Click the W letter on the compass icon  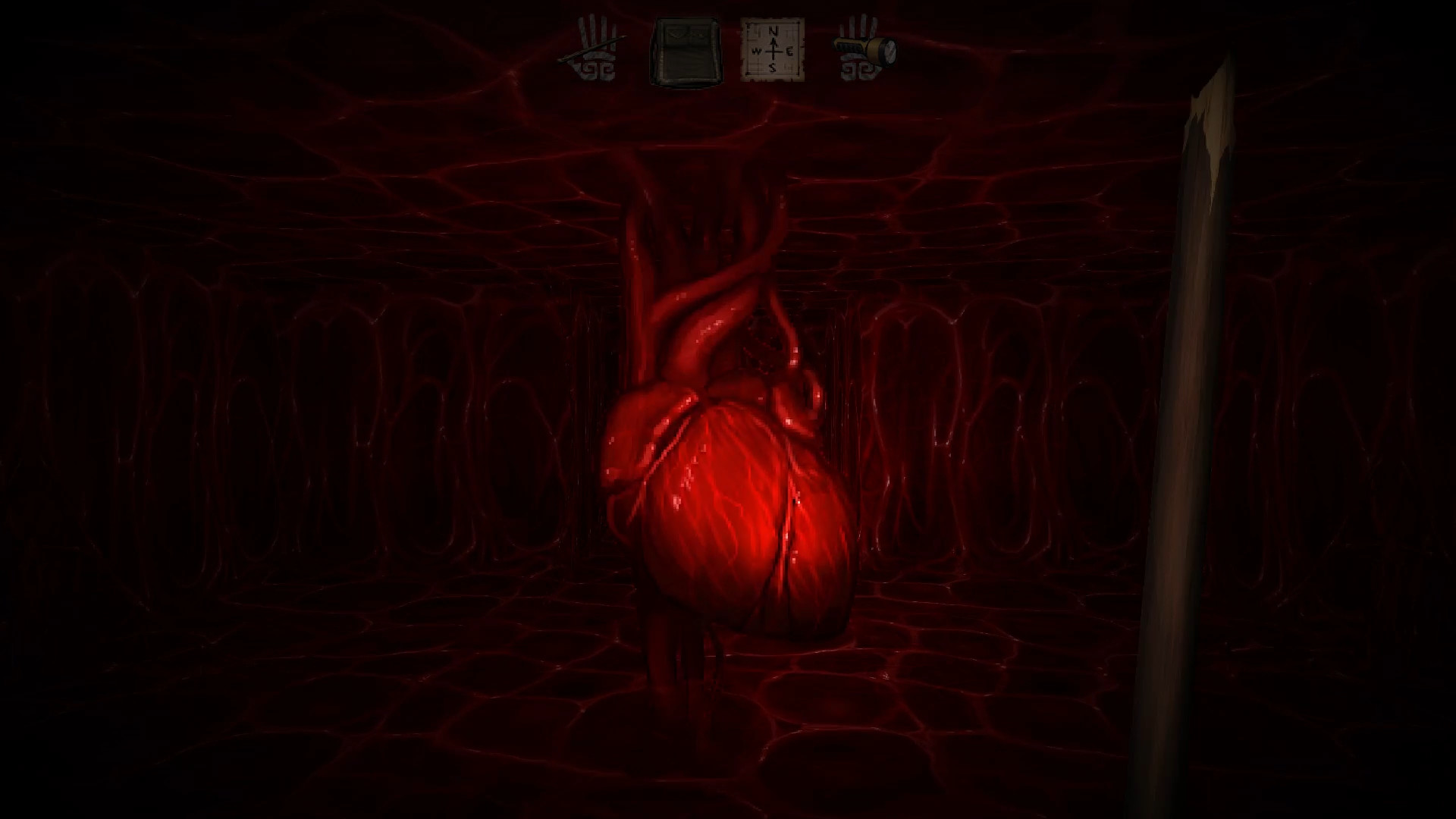[756, 51]
